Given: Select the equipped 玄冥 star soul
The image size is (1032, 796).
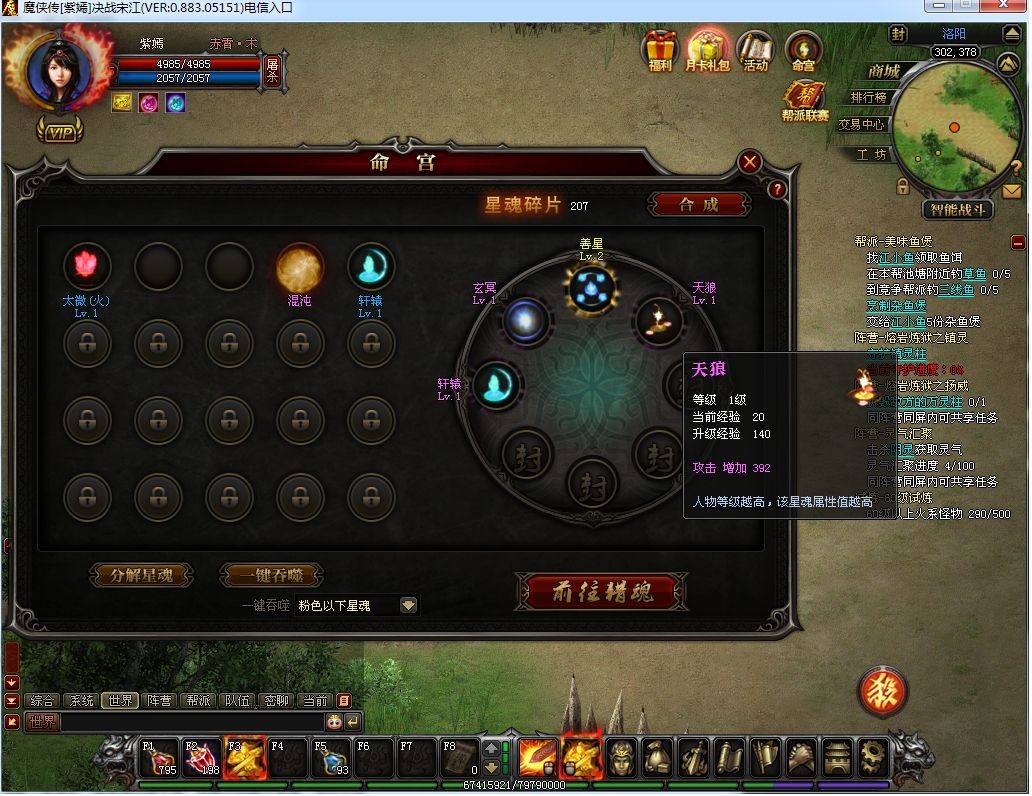Looking at the screenshot, I should [x=523, y=320].
